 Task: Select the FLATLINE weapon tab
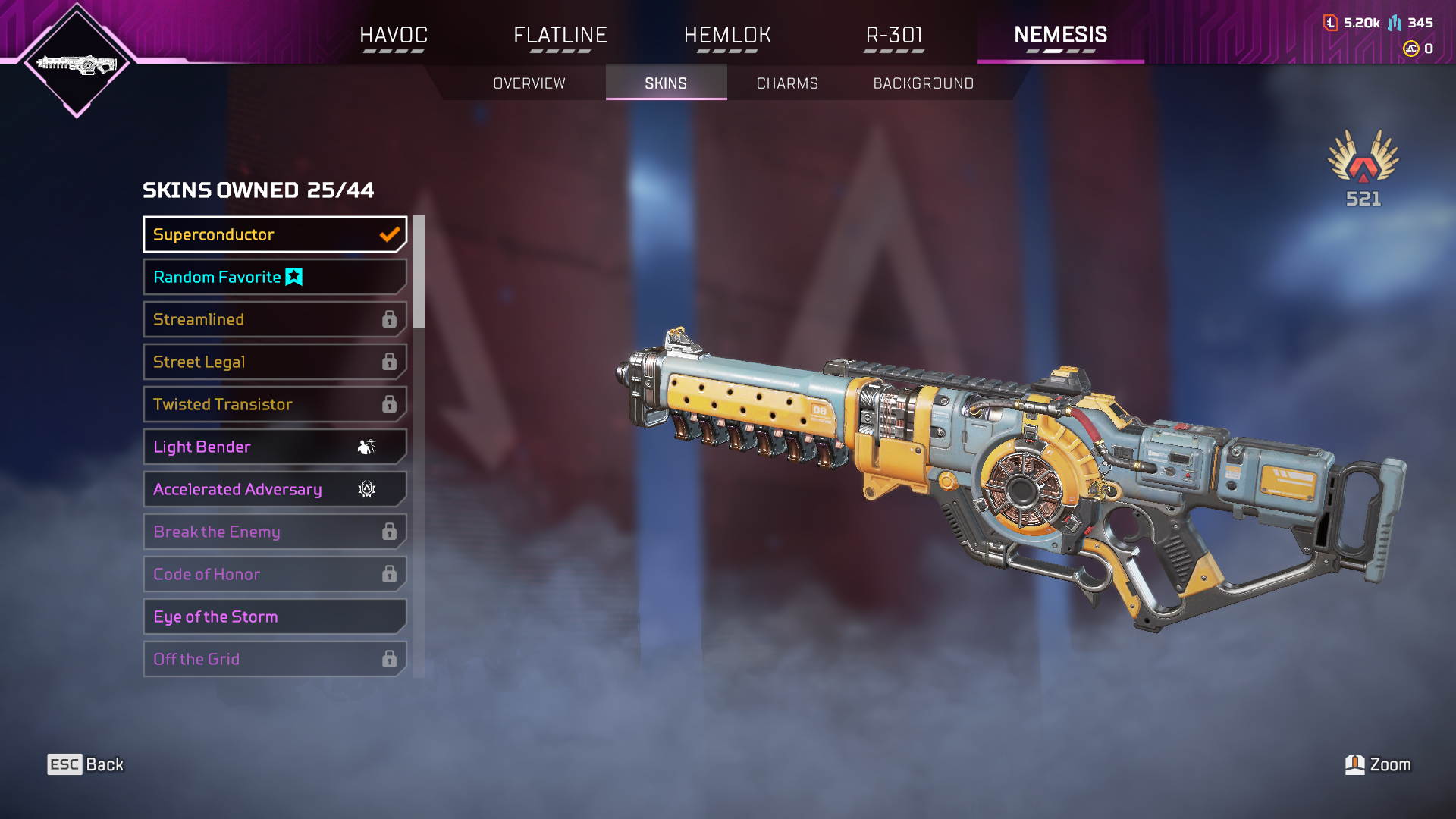pos(560,35)
